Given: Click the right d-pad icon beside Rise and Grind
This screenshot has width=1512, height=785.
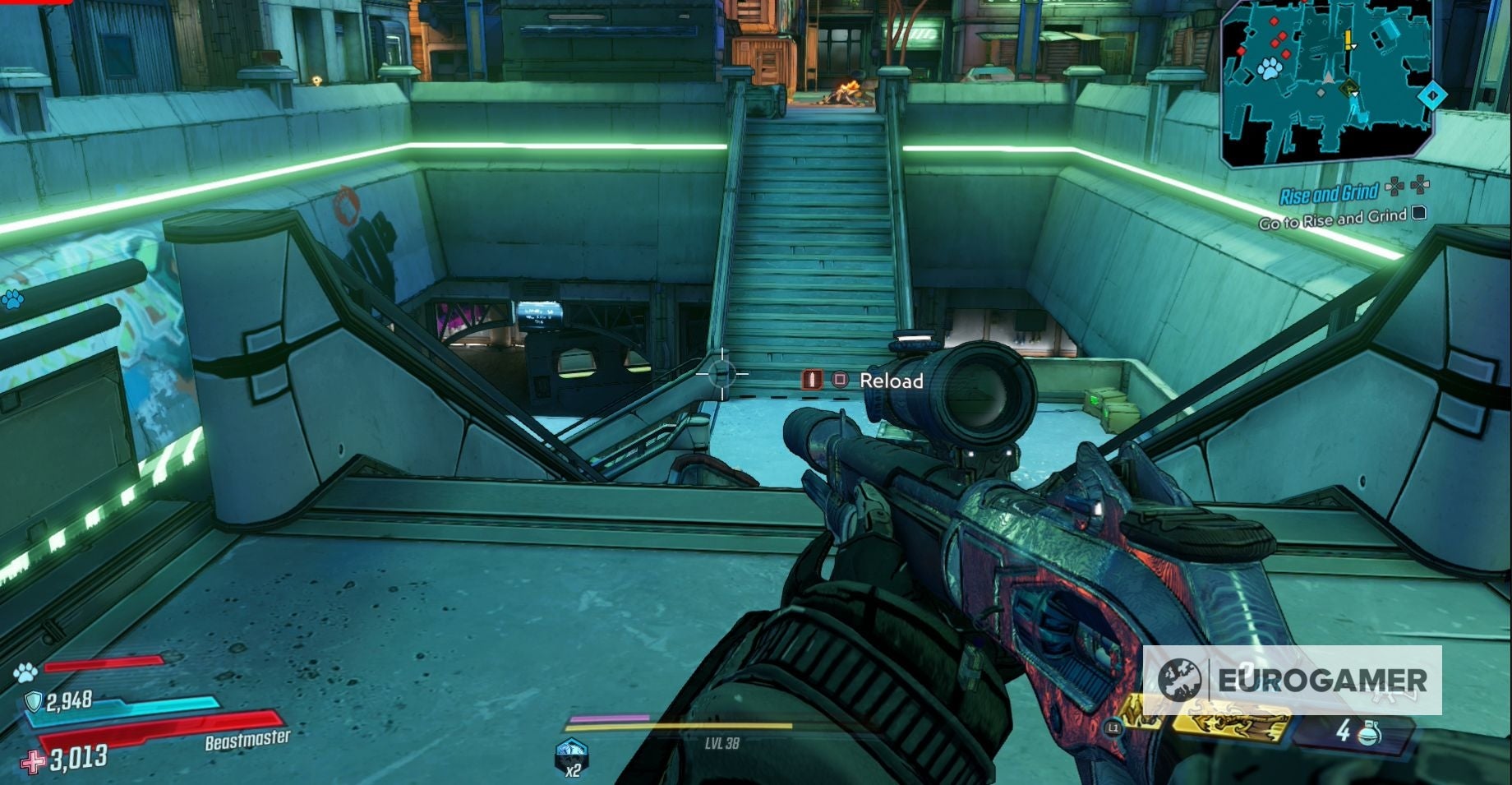Looking at the screenshot, I should click(1420, 187).
